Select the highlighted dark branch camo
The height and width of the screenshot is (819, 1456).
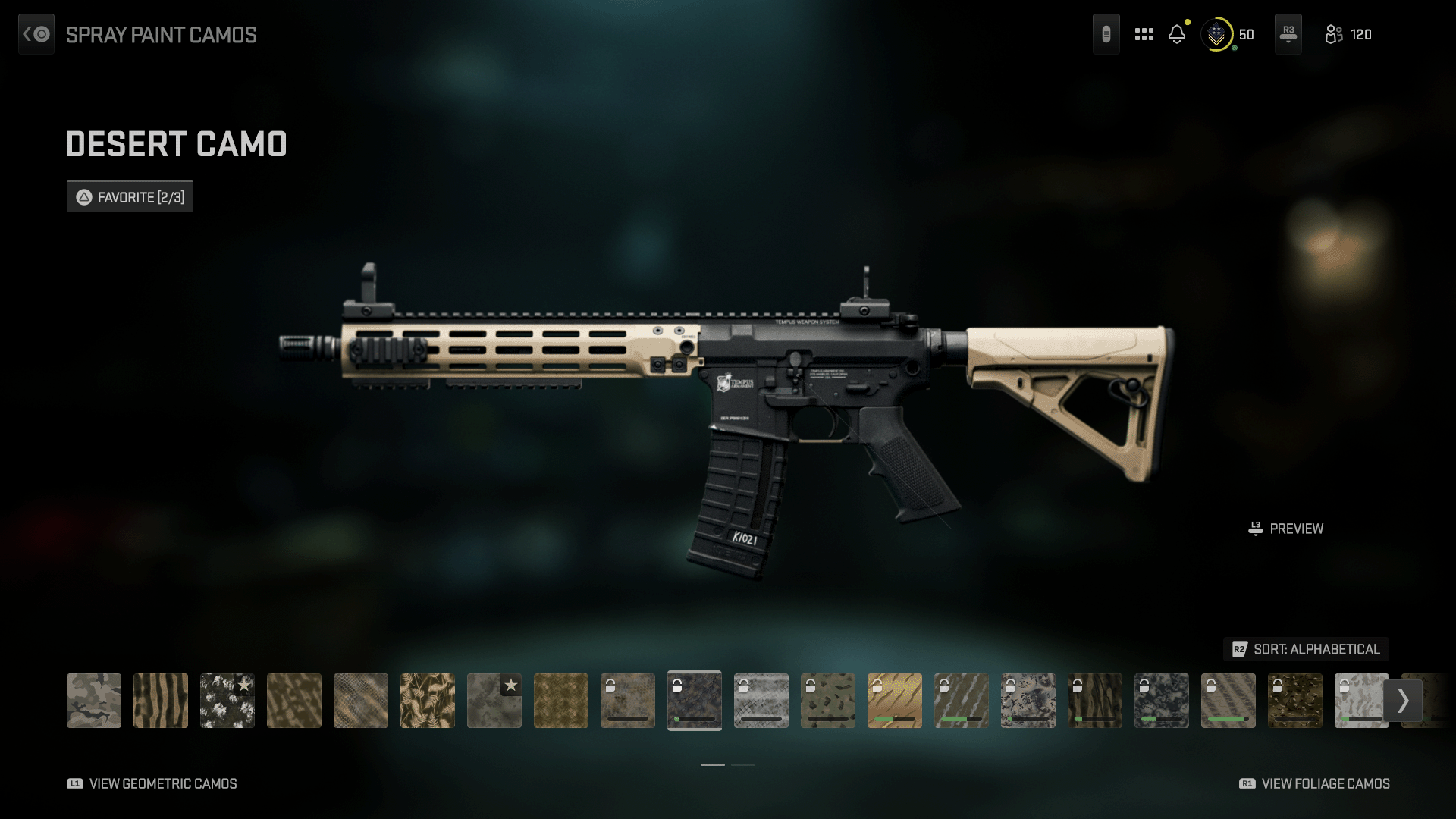click(695, 701)
